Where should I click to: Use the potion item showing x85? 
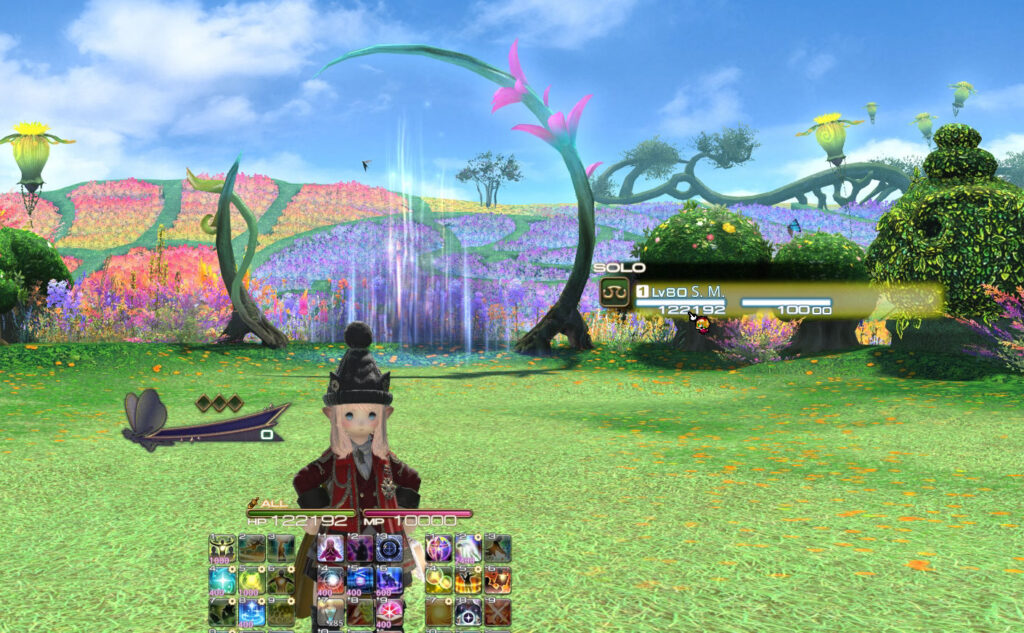click(331, 610)
